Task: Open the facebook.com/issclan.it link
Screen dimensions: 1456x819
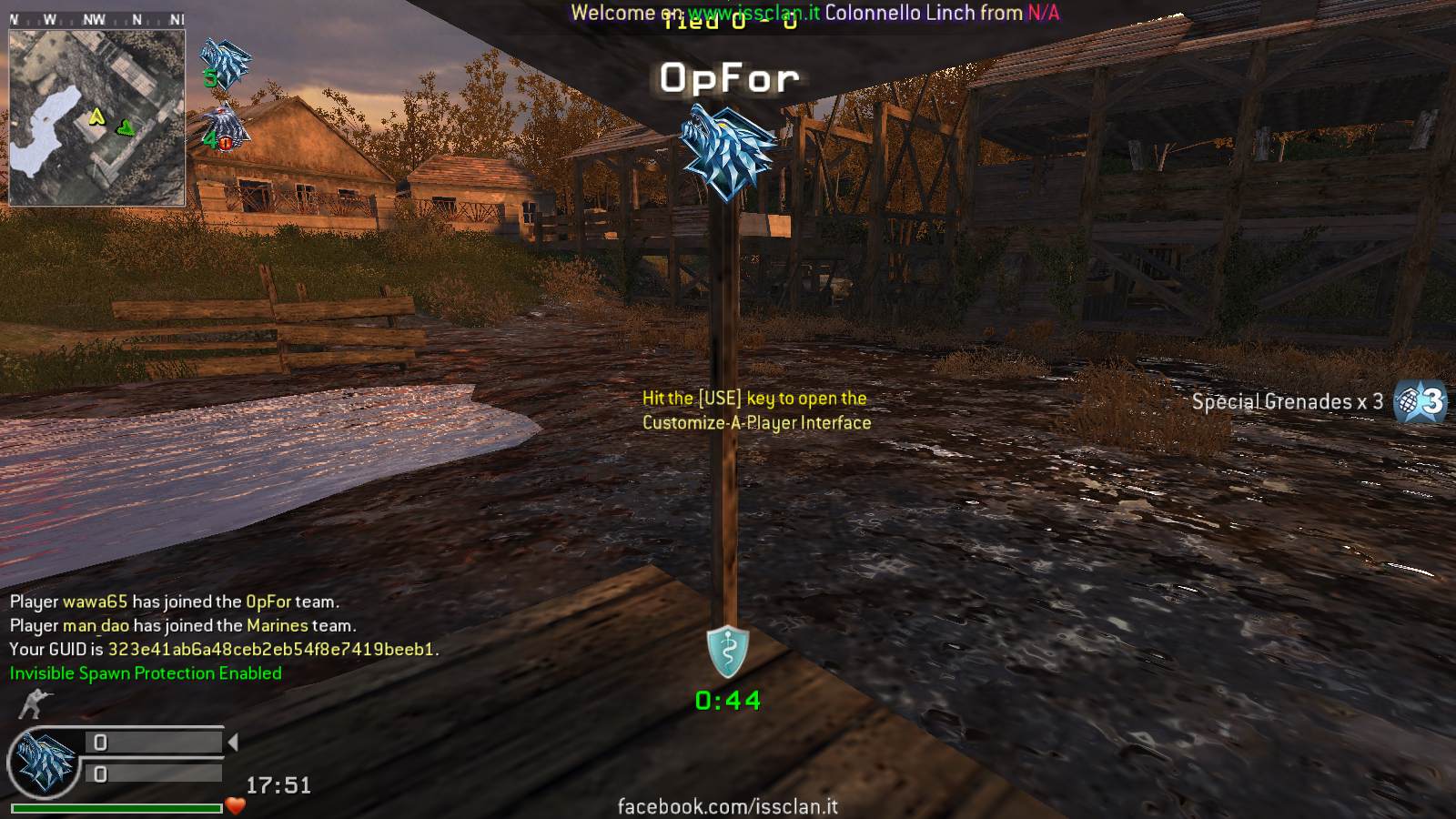Action: click(727, 806)
